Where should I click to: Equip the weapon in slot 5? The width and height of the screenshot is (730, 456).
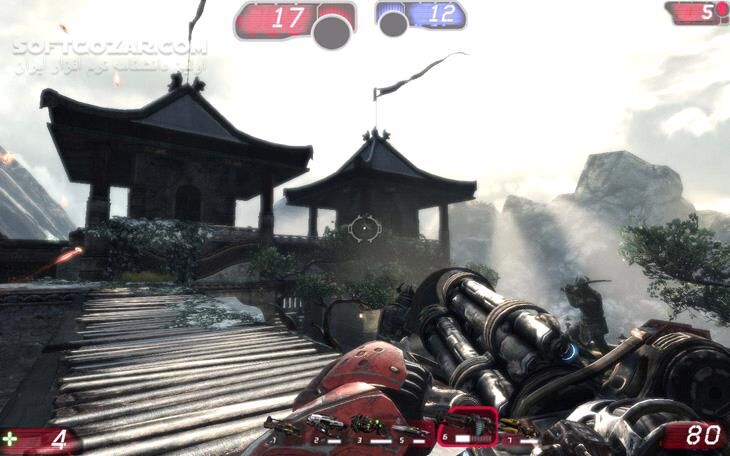click(x=412, y=428)
